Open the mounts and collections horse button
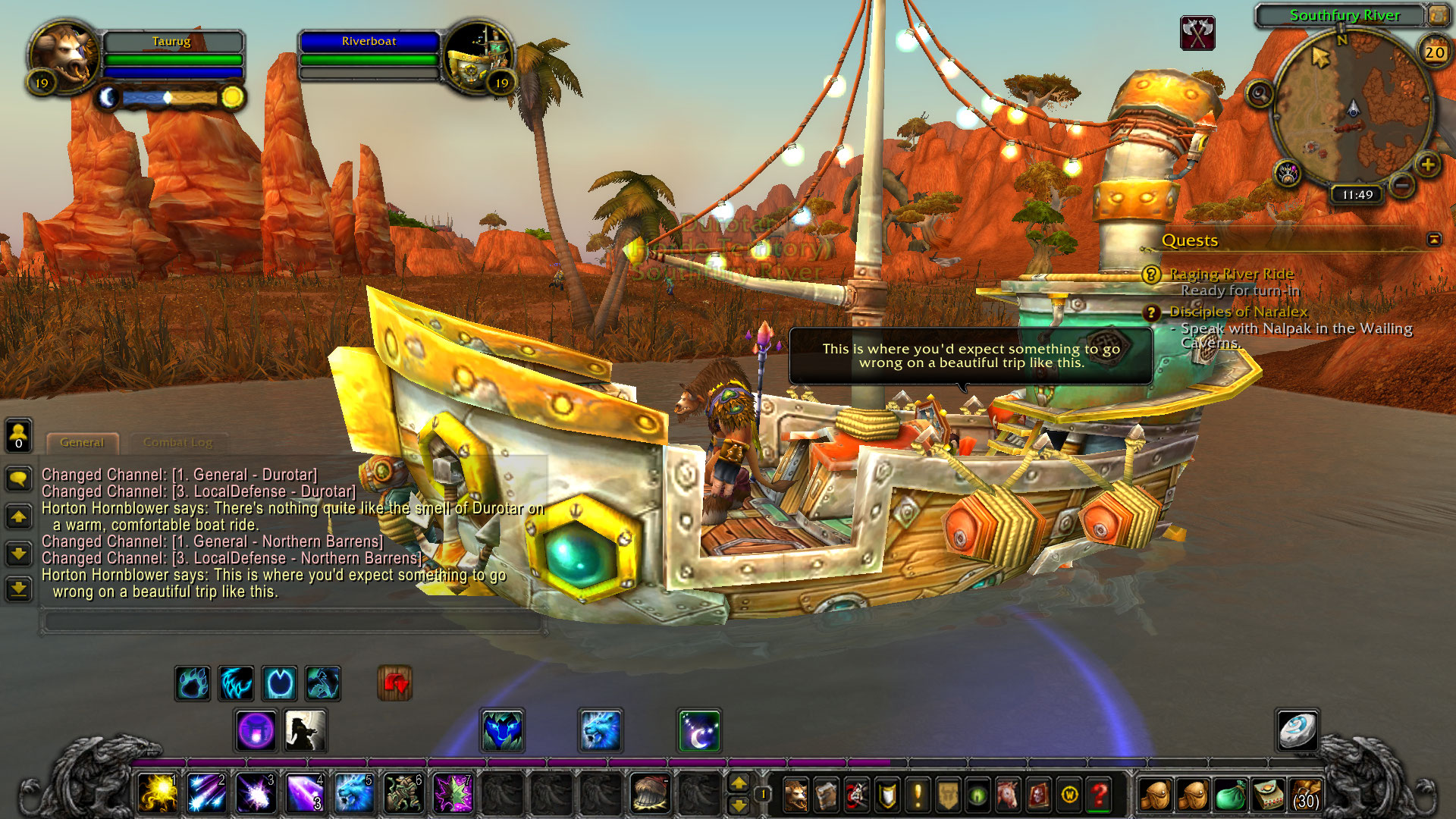The height and width of the screenshot is (819, 1456). 1009,795
